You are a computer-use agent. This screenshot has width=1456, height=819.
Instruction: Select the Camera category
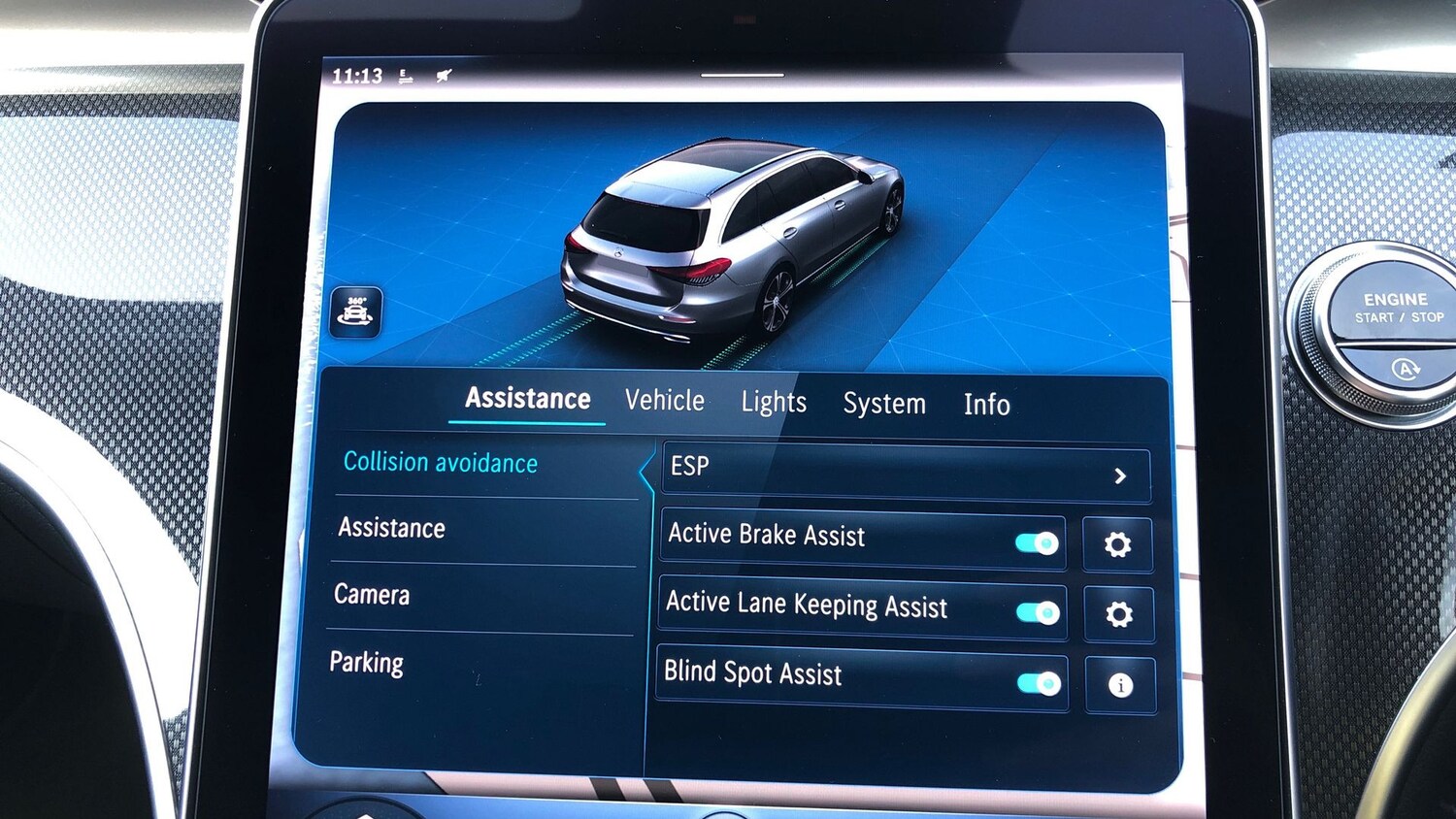point(373,594)
